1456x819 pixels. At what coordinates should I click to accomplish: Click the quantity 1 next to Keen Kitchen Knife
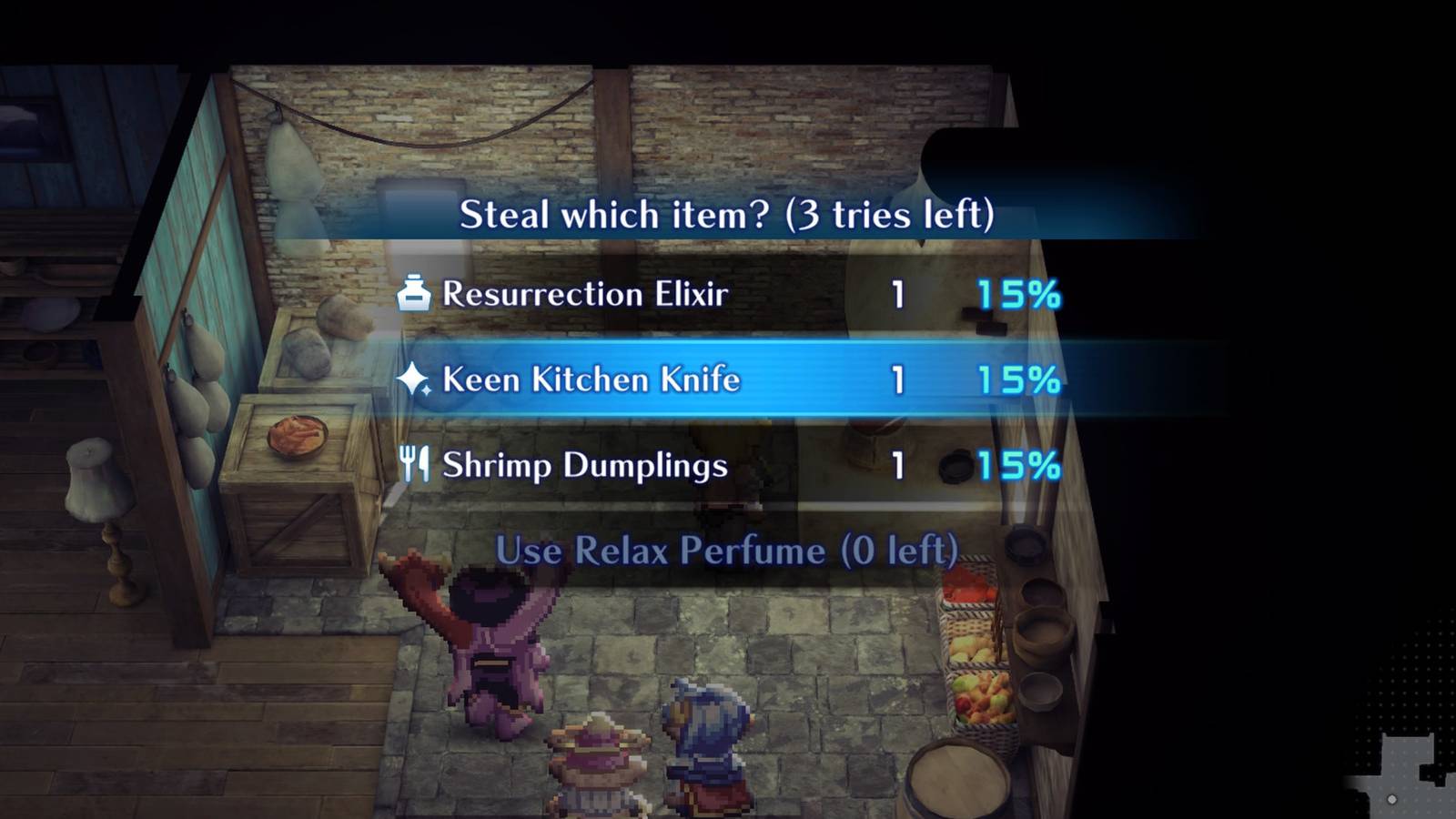click(x=897, y=379)
